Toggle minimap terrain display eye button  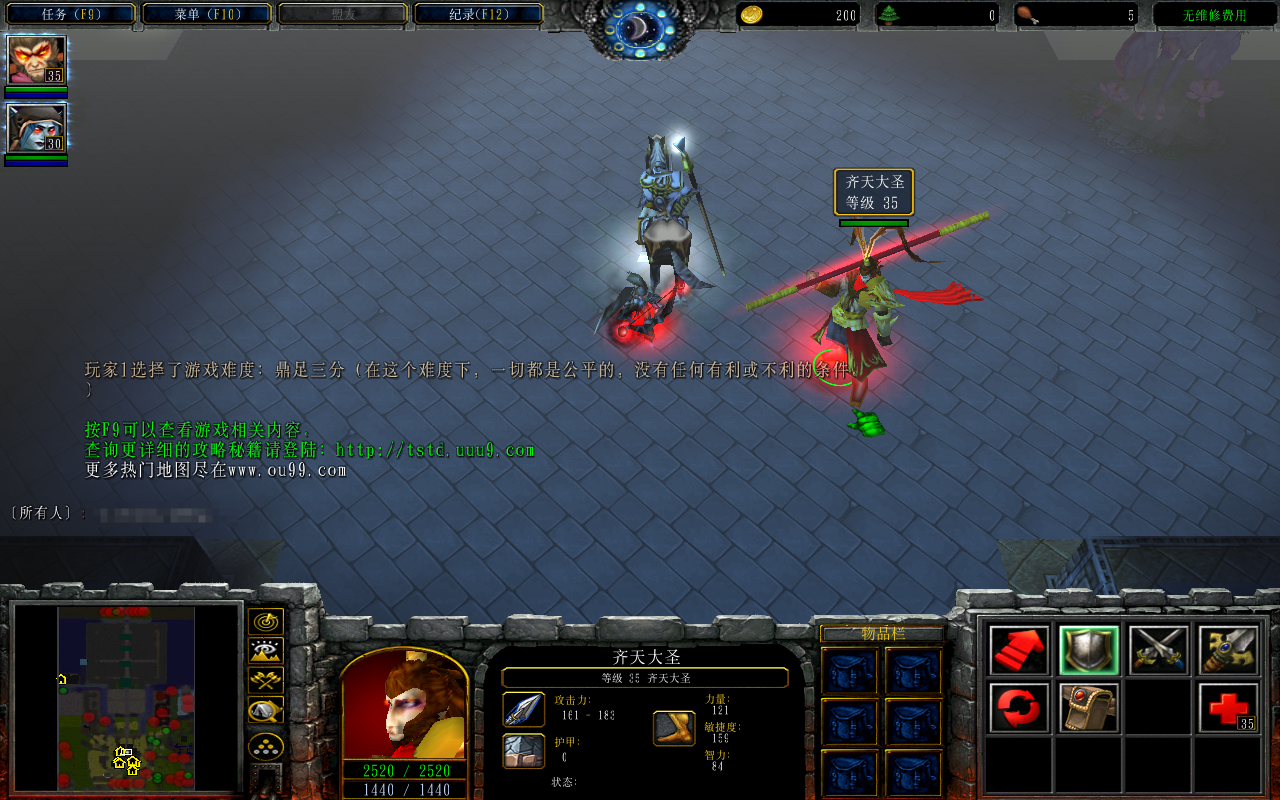coord(265,652)
